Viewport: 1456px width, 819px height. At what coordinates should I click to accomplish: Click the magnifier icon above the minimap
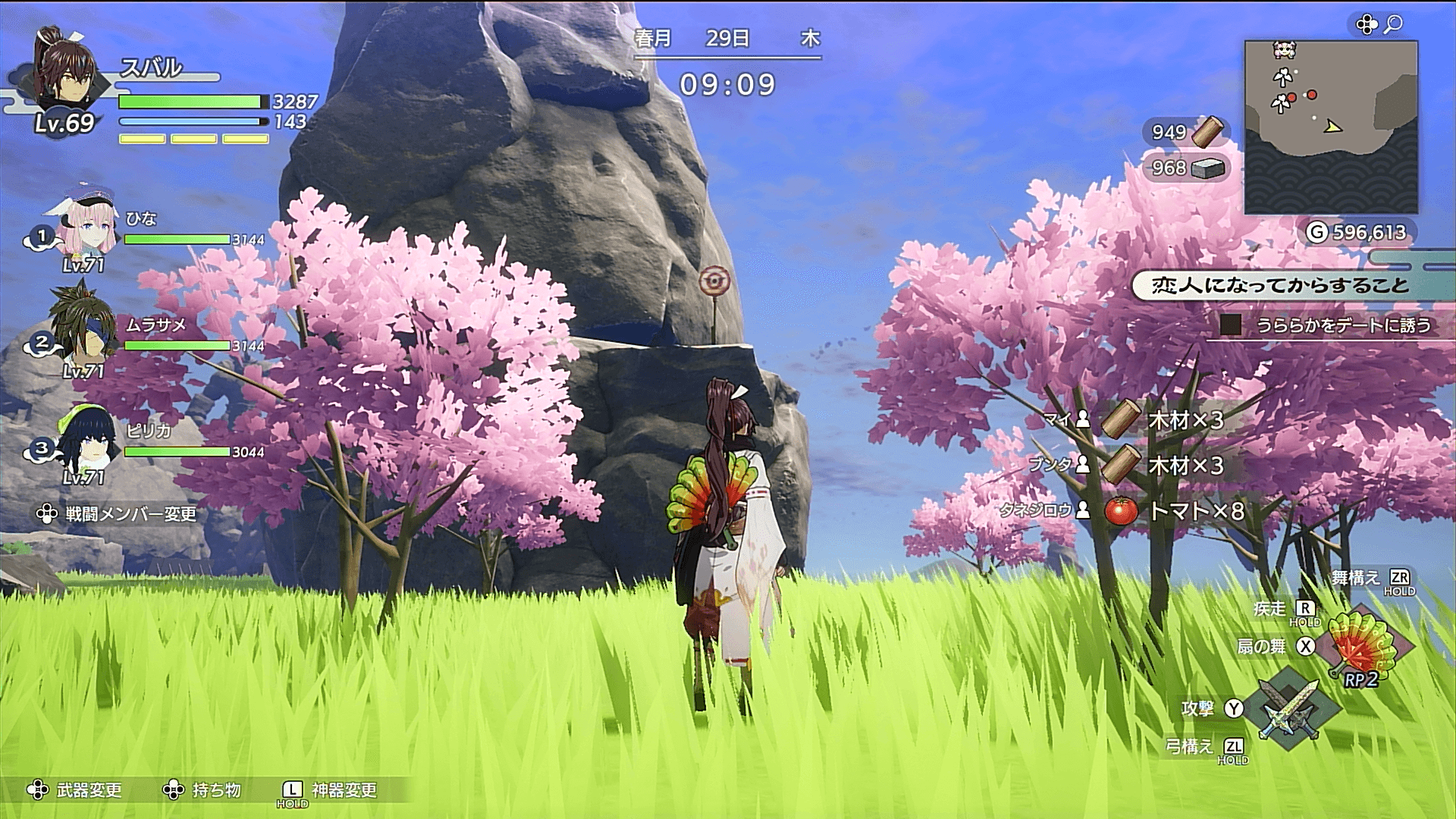point(1393,25)
